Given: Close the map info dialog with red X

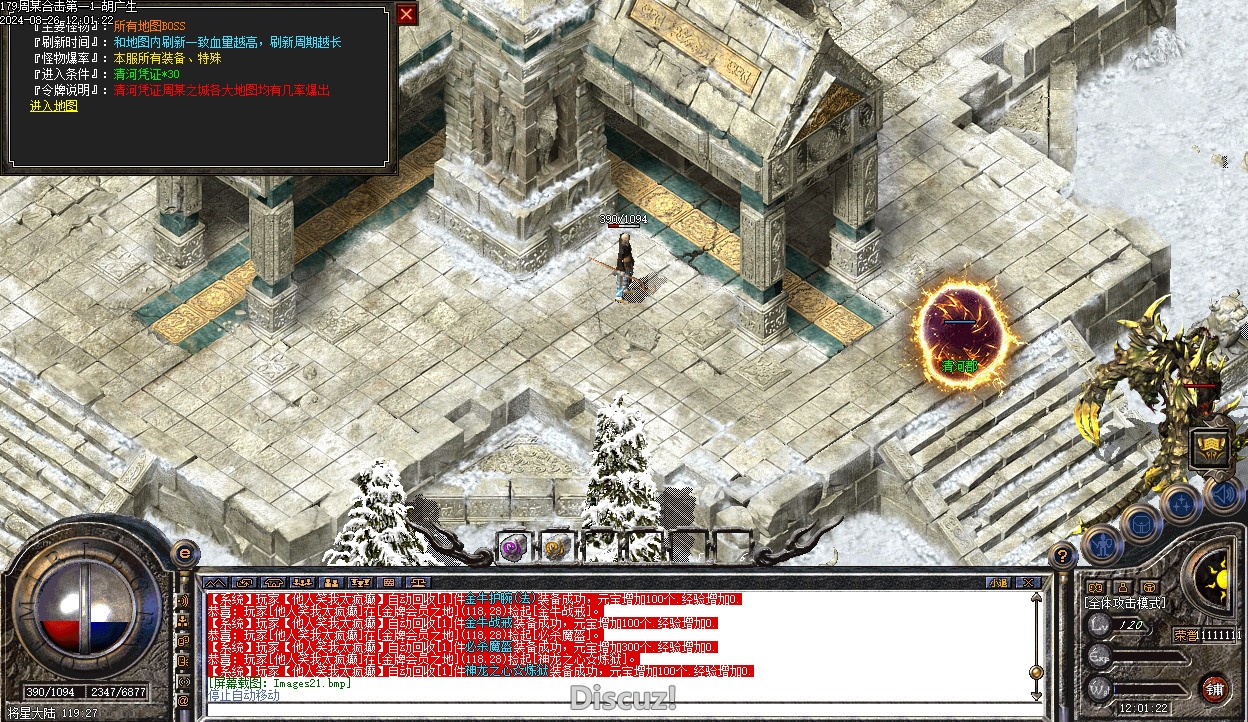Looking at the screenshot, I should (x=406, y=14).
